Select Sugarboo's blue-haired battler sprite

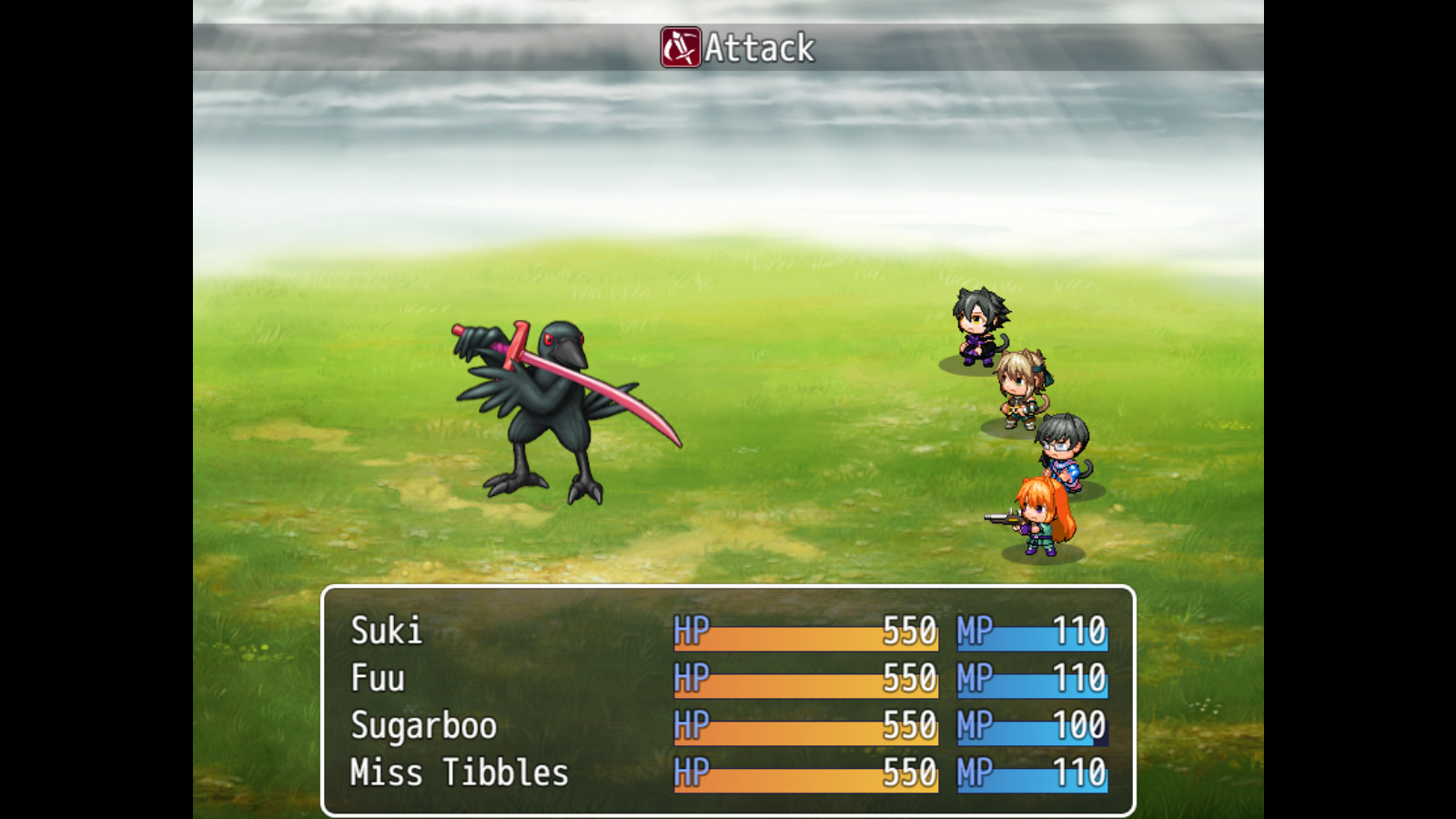pyautogui.click(x=1060, y=450)
